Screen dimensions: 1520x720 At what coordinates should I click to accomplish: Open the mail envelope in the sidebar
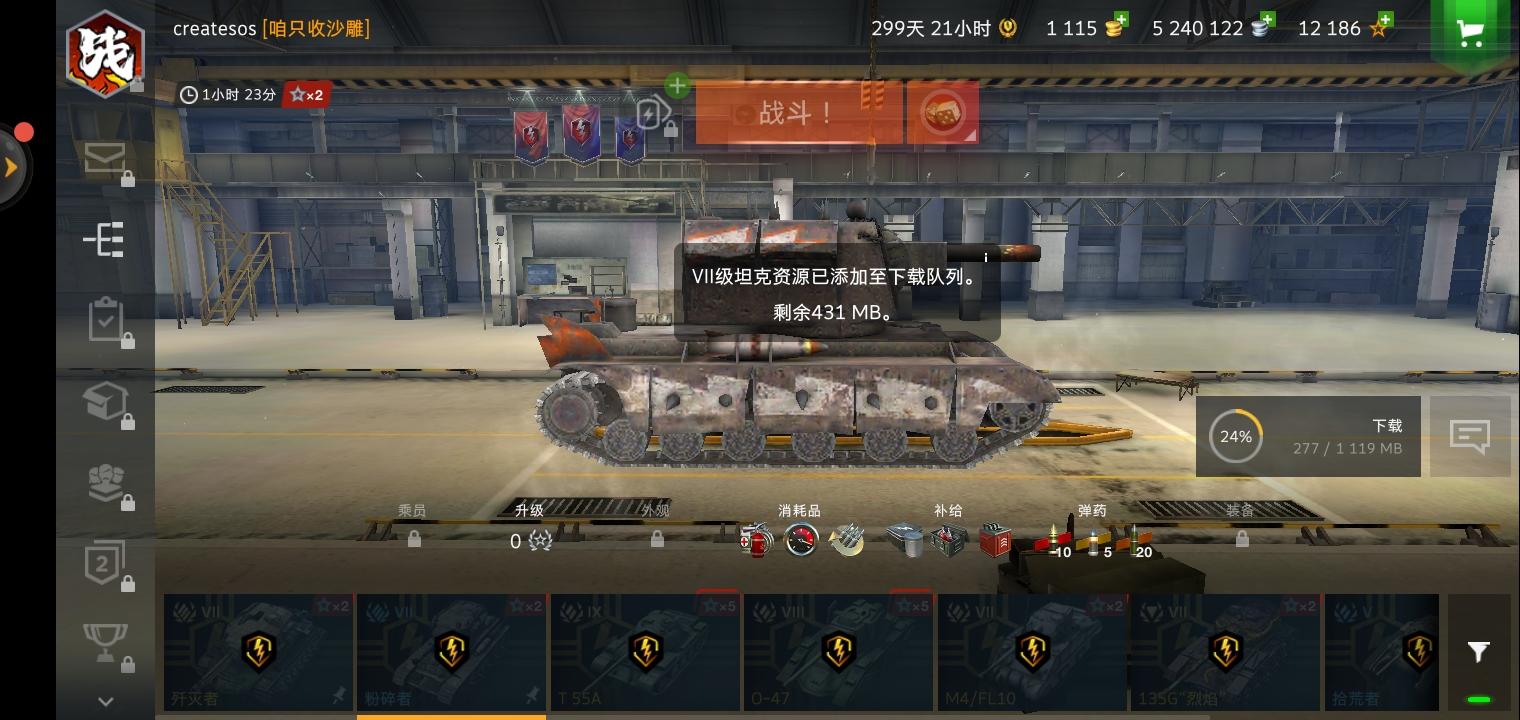tap(104, 158)
